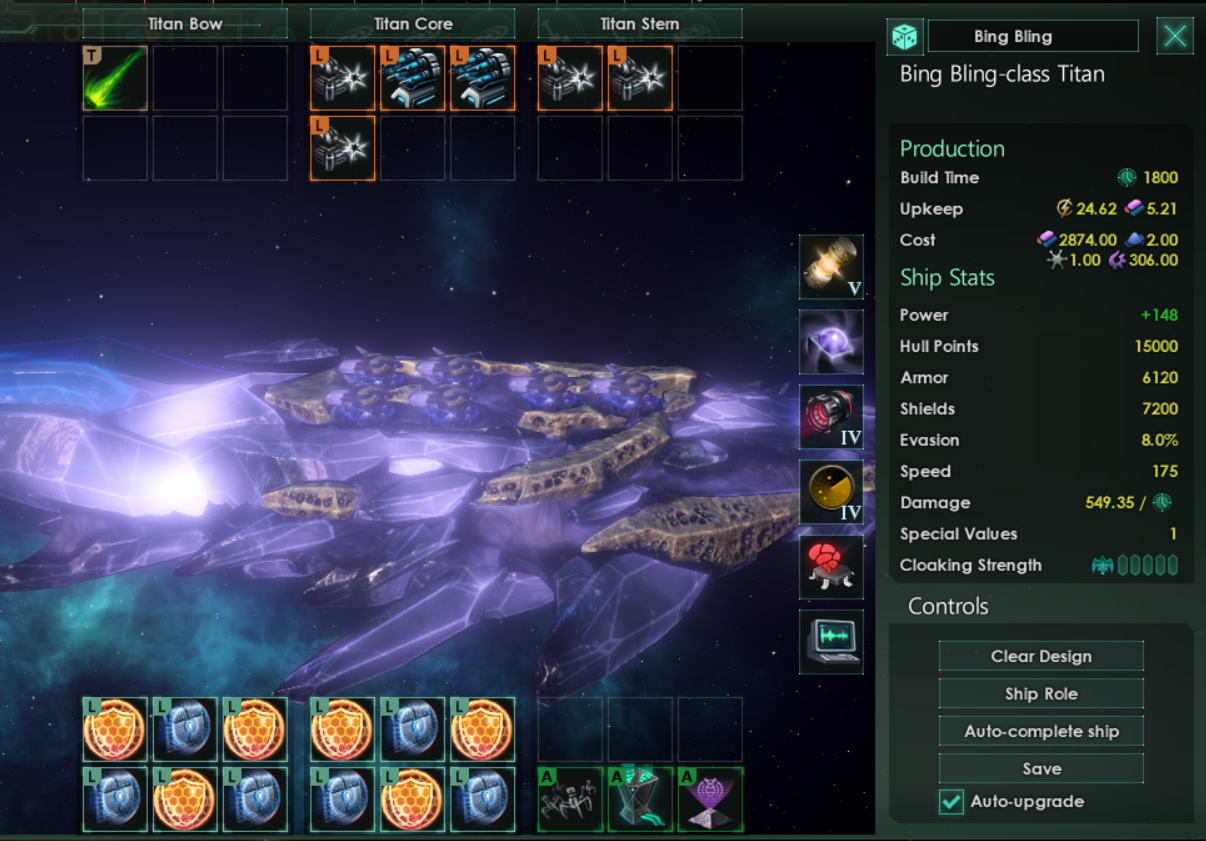Randomize the ship name with the dice button
The height and width of the screenshot is (841, 1206).
(904, 37)
